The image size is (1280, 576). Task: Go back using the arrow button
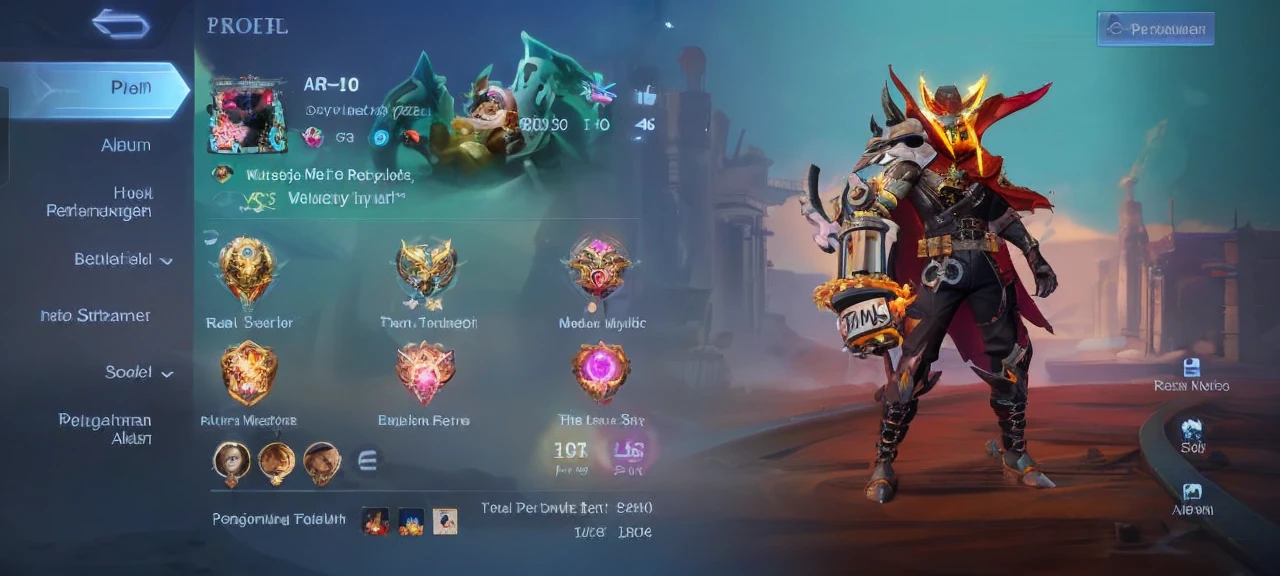coord(121,24)
